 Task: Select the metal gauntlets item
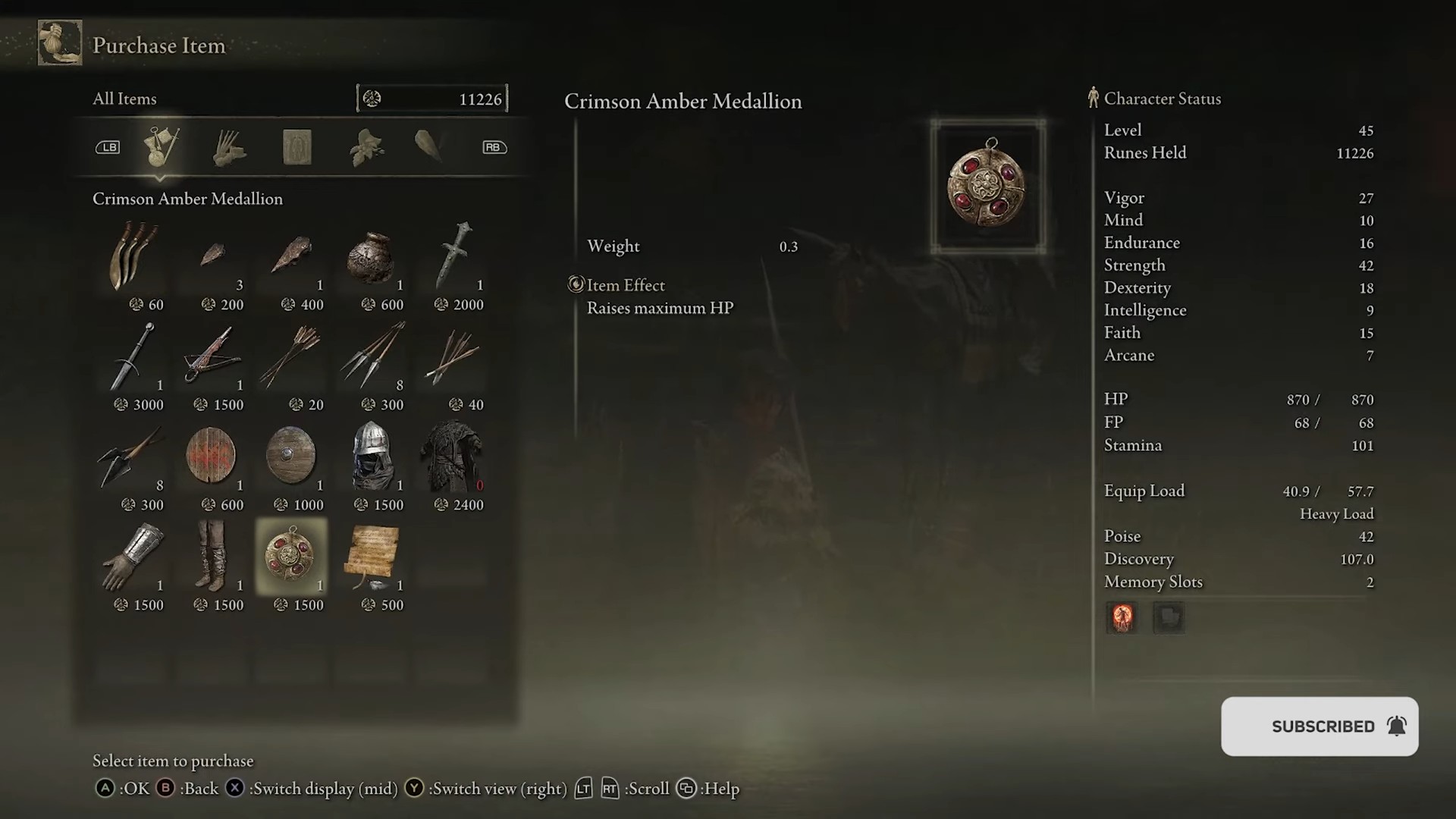tap(133, 557)
